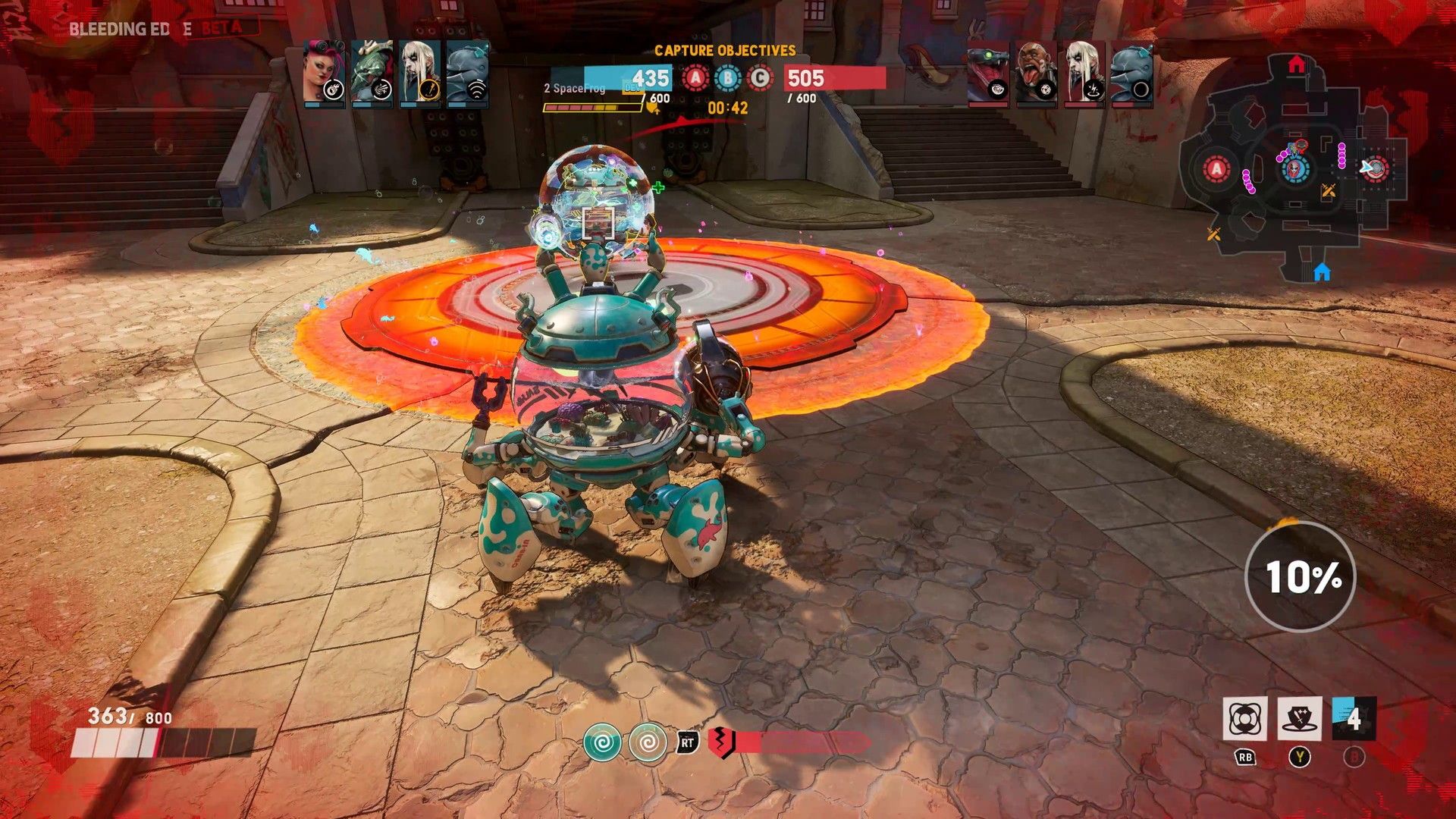Choose the red team's dolphin portrait

[1131, 74]
